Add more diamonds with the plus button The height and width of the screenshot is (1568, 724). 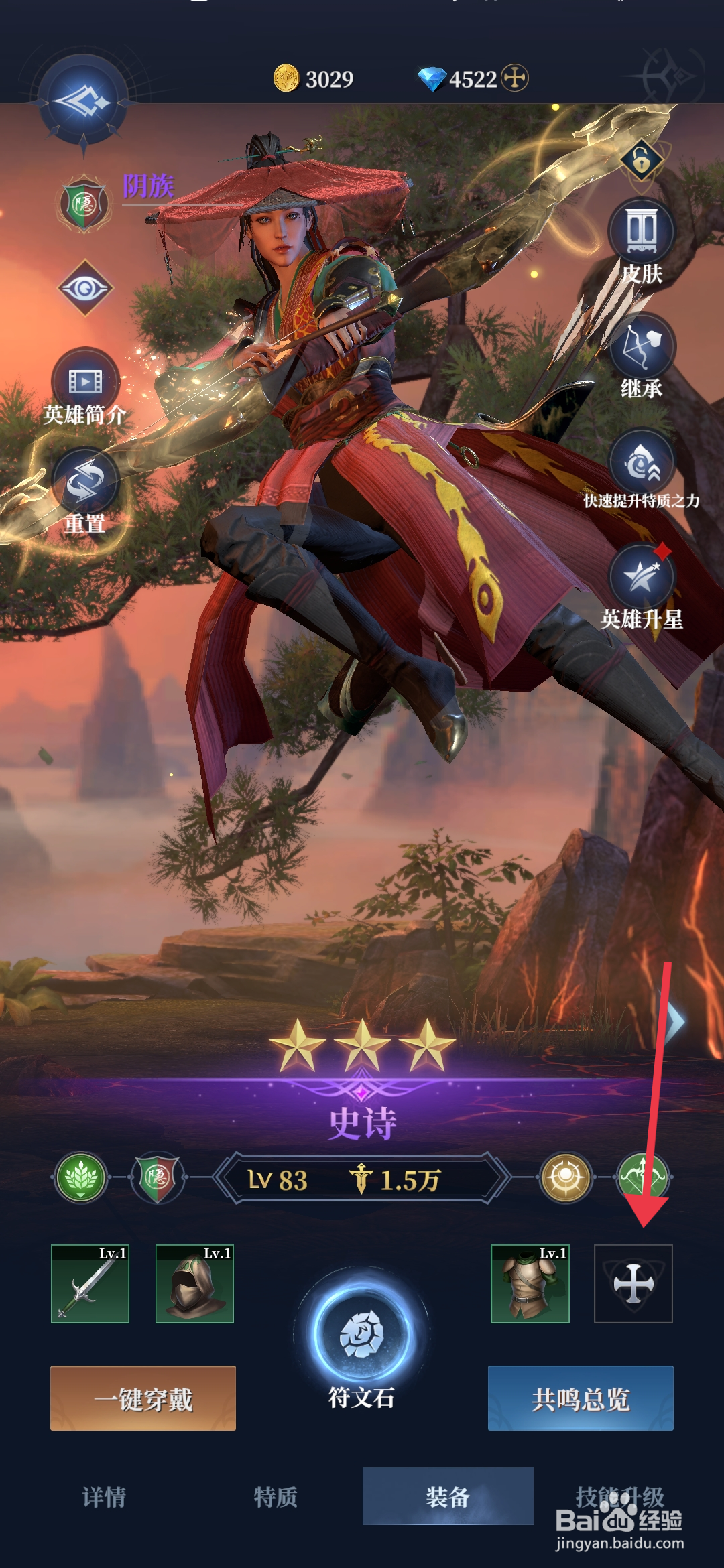[x=515, y=78]
